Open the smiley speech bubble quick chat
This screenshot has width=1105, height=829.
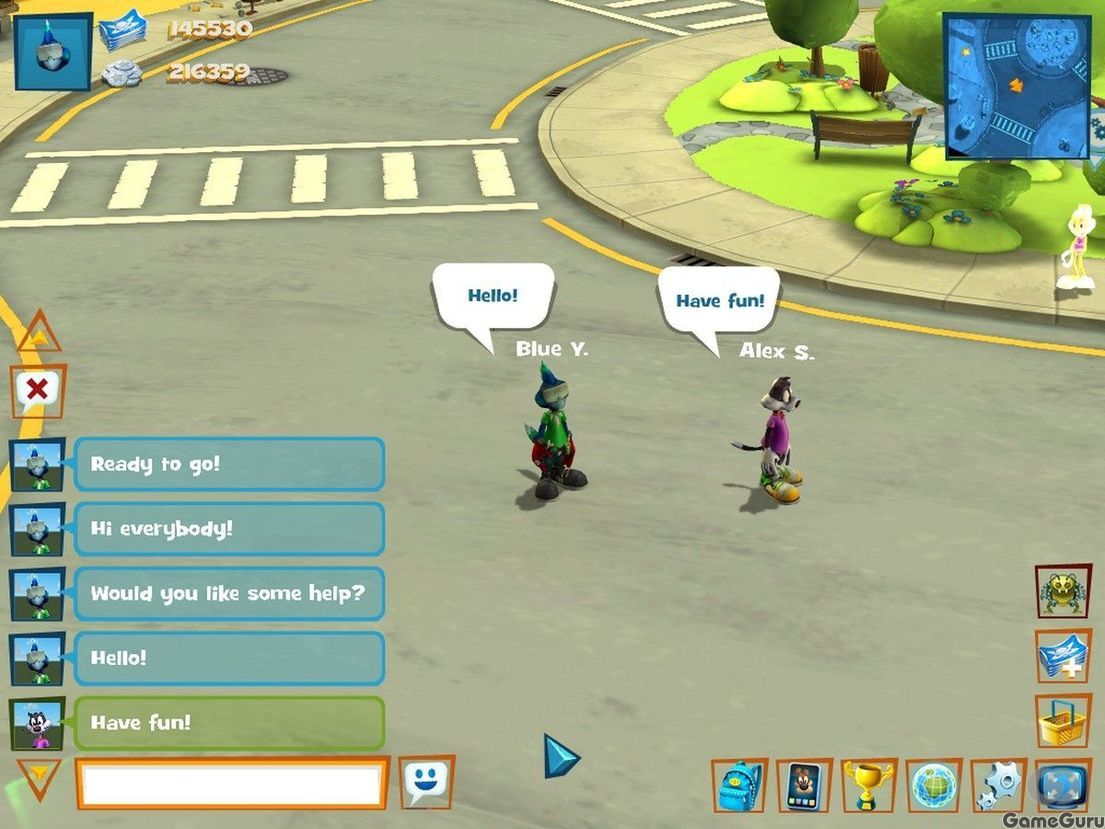426,782
